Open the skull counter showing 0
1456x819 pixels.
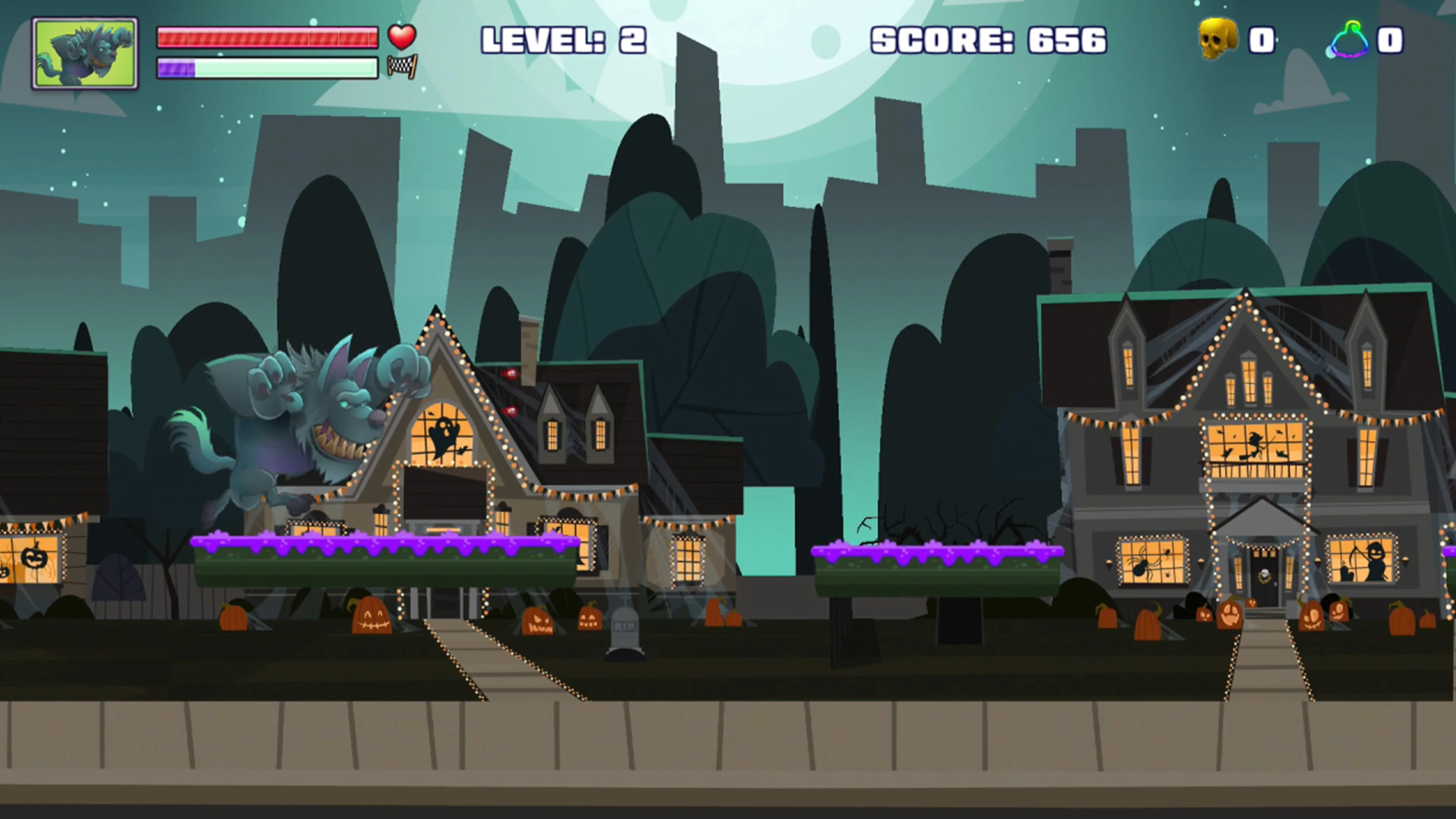coord(1261,39)
